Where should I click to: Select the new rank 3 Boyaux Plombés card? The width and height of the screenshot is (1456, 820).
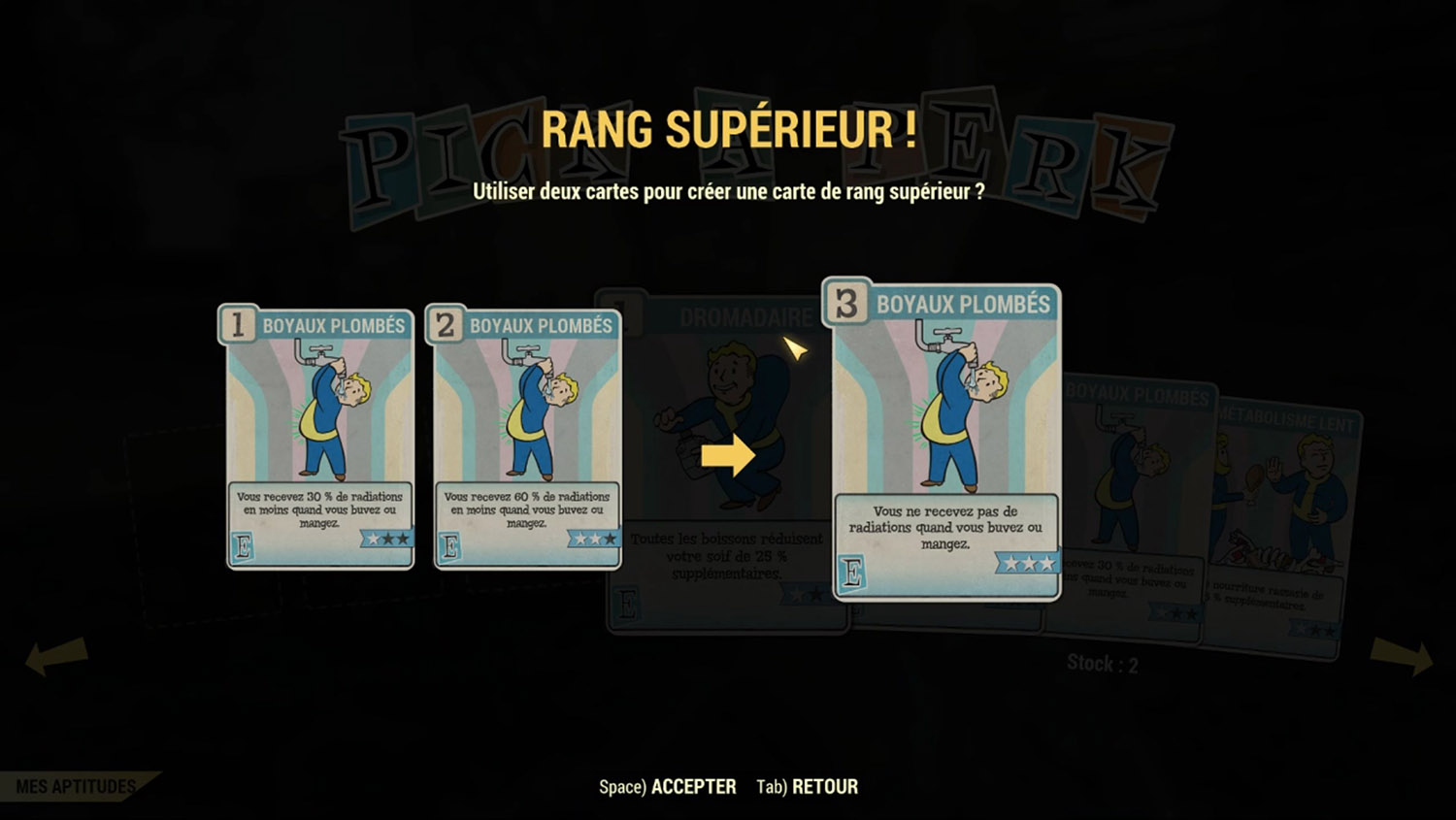click(x=946, y=446)
